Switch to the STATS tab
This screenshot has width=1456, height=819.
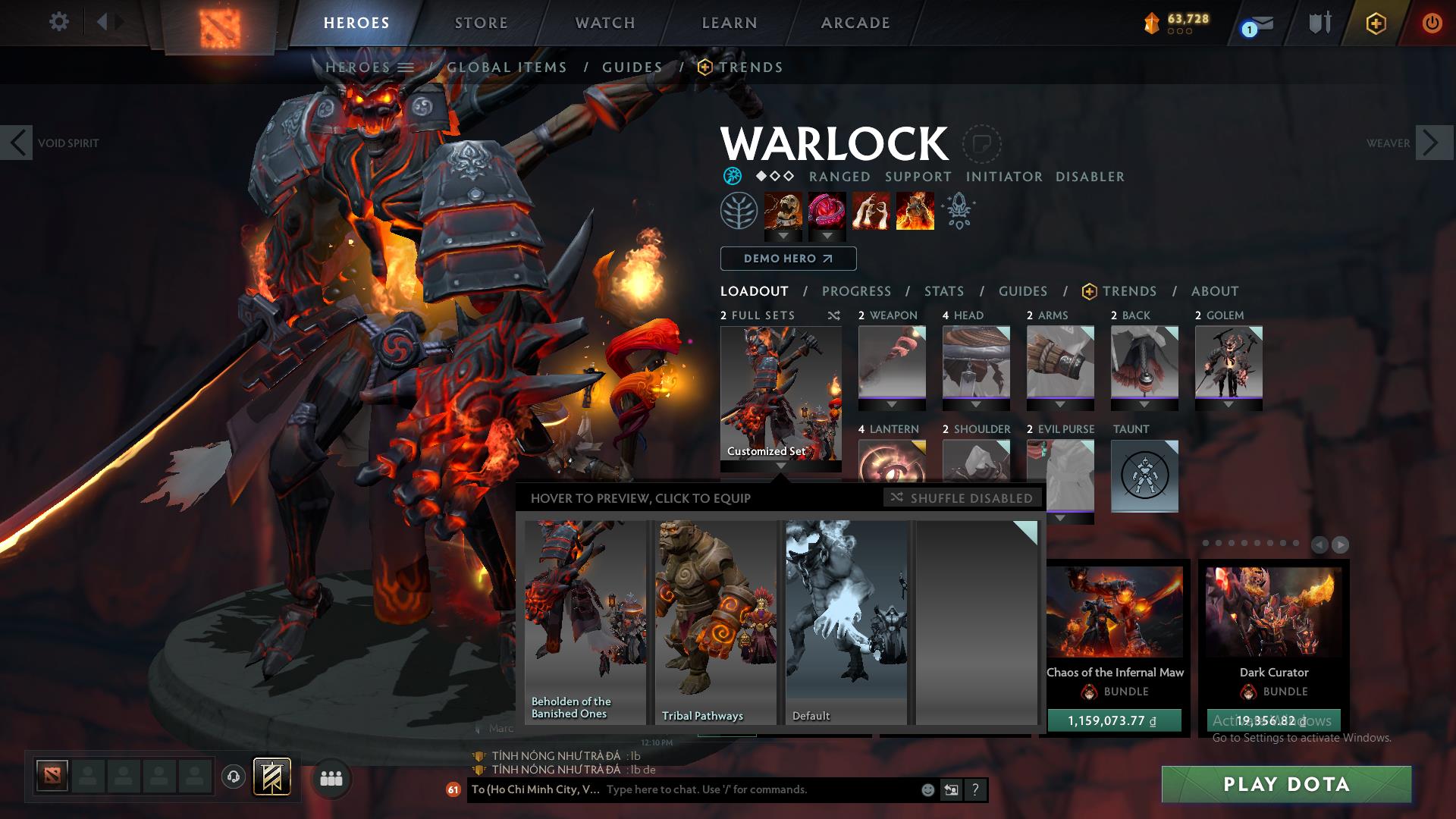(943, 291)
